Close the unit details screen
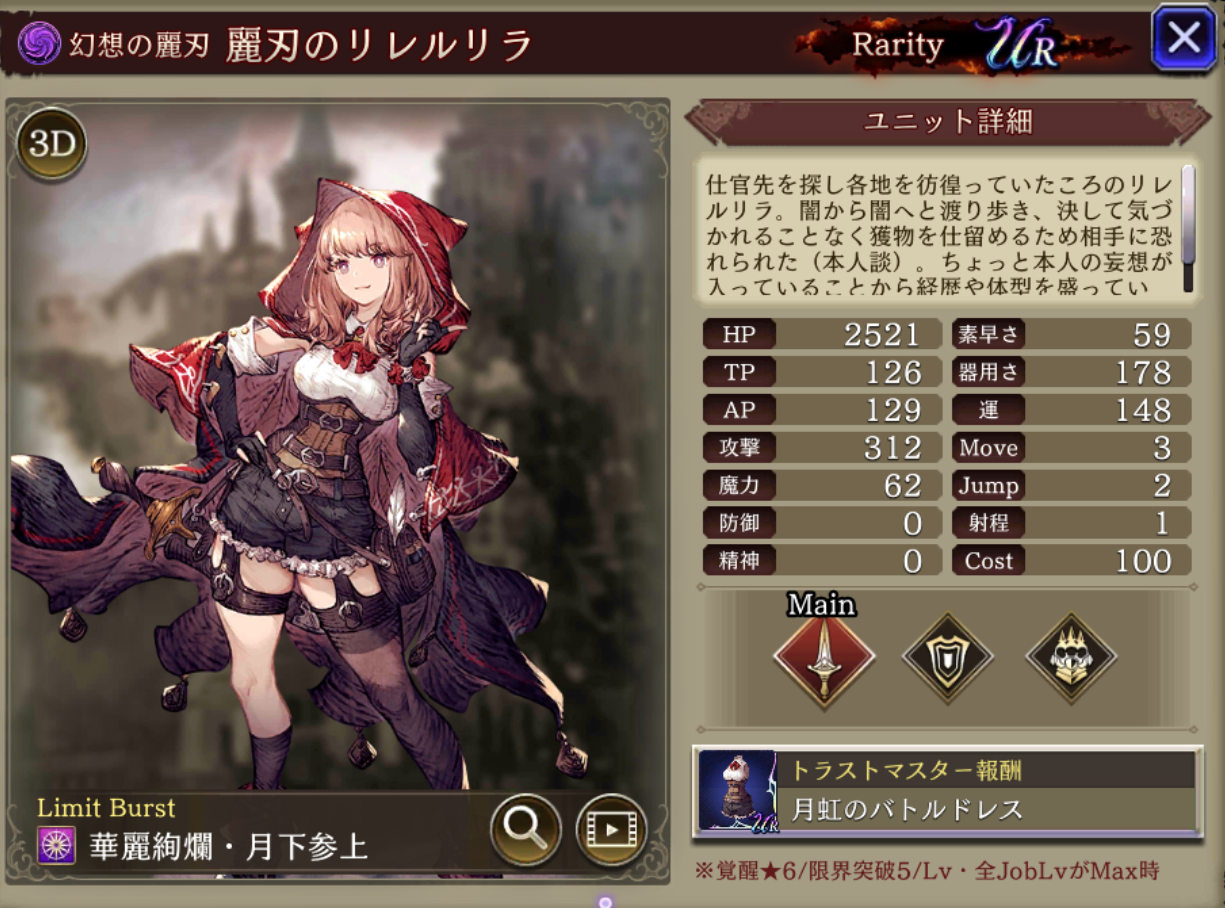Screen dimensions: 1225x908 click(x=1183, y=38)
